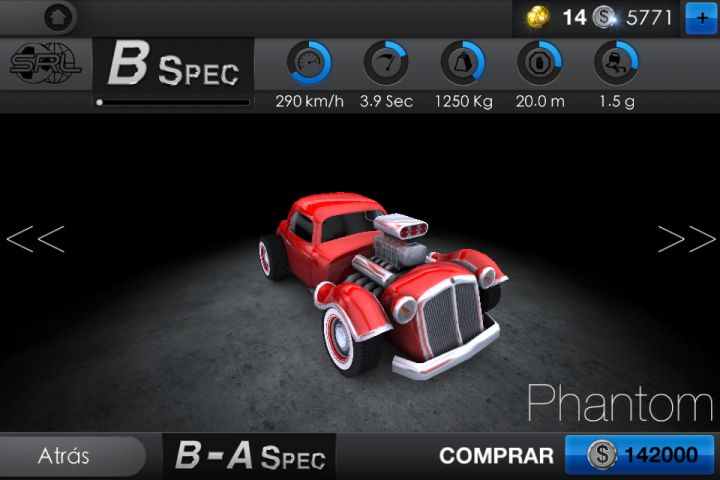The image size is (720, 480).
Task: Select the 1.5 g grip icon
Action: (x=616, y=64)
